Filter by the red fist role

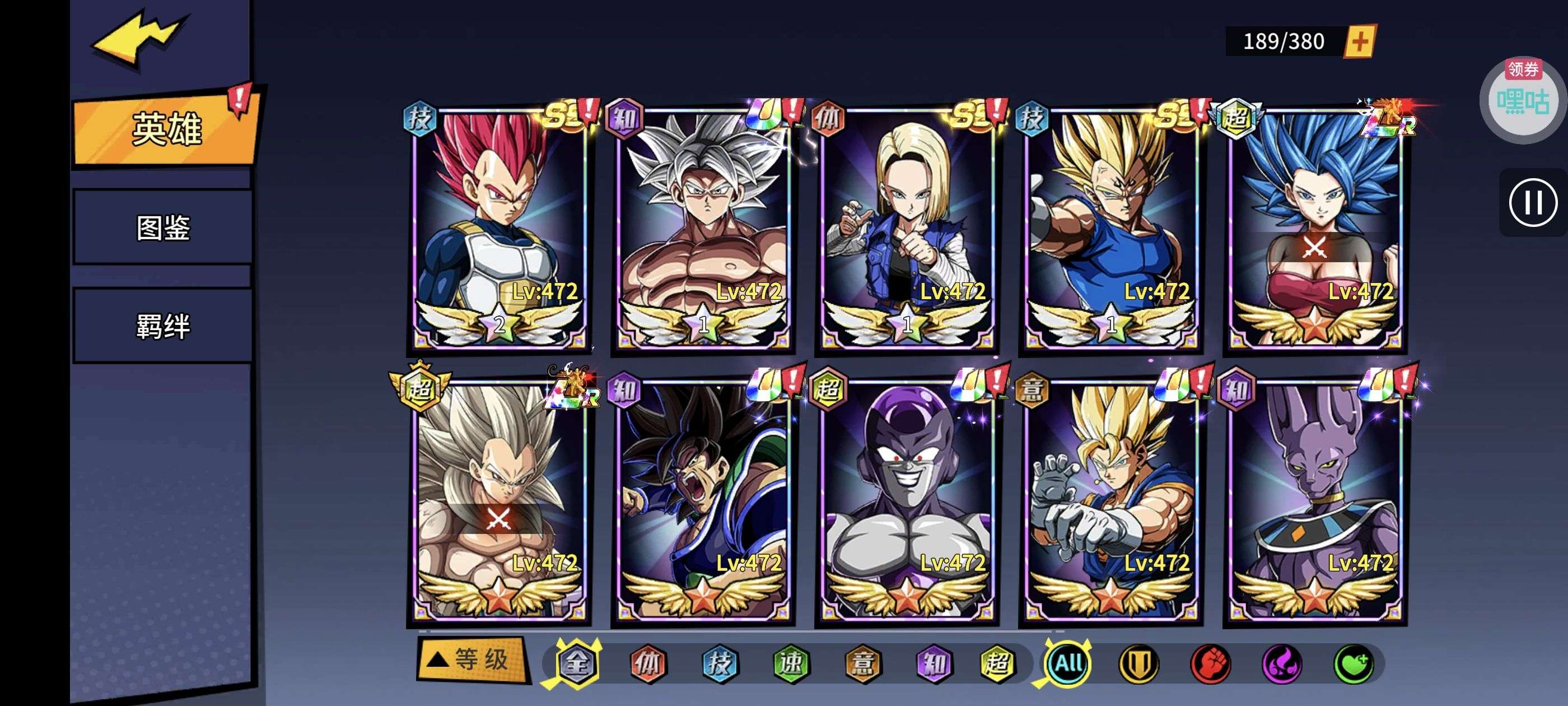pos(1210,663)
